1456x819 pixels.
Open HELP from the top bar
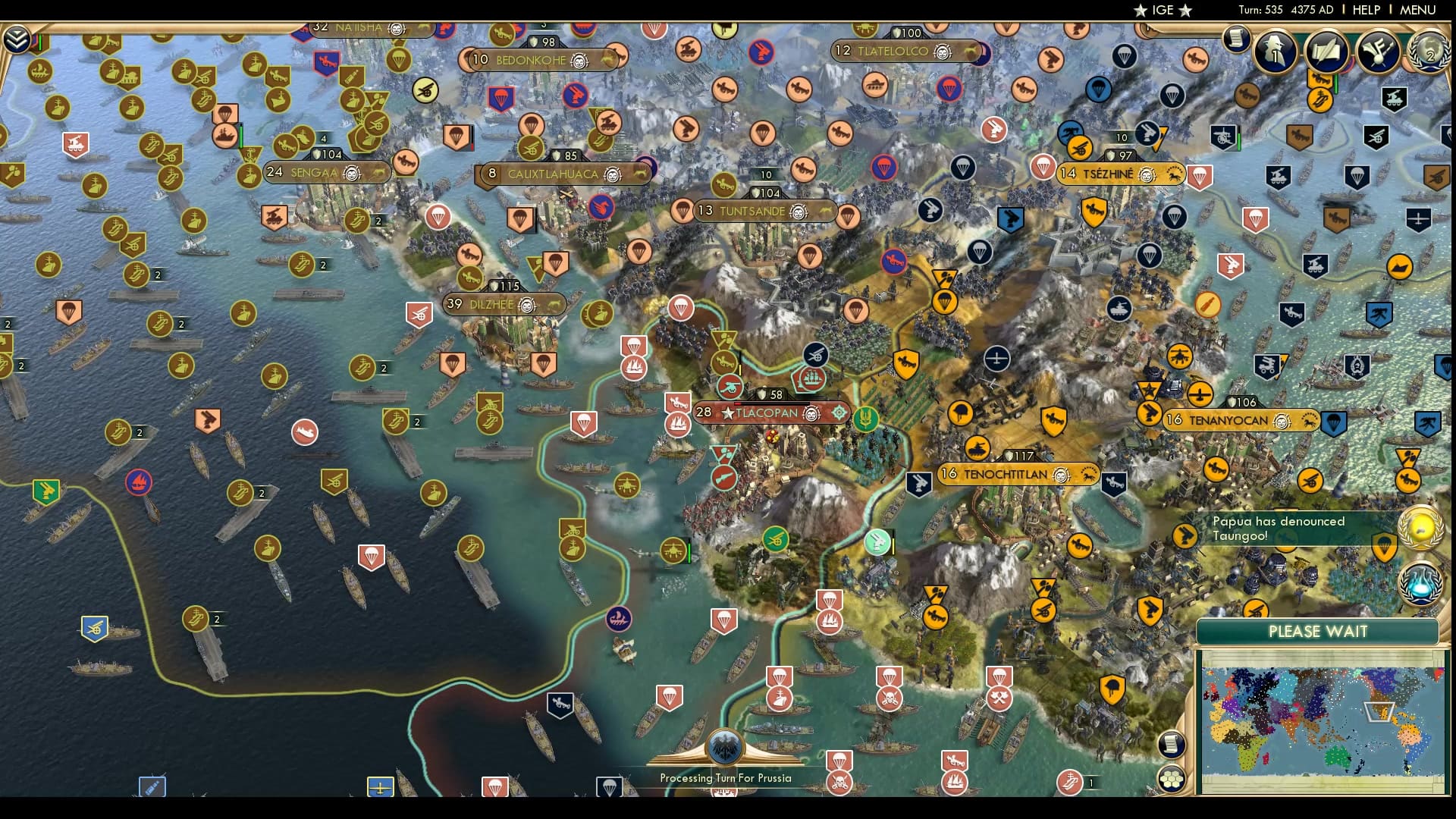click(x=1365, y=10)
